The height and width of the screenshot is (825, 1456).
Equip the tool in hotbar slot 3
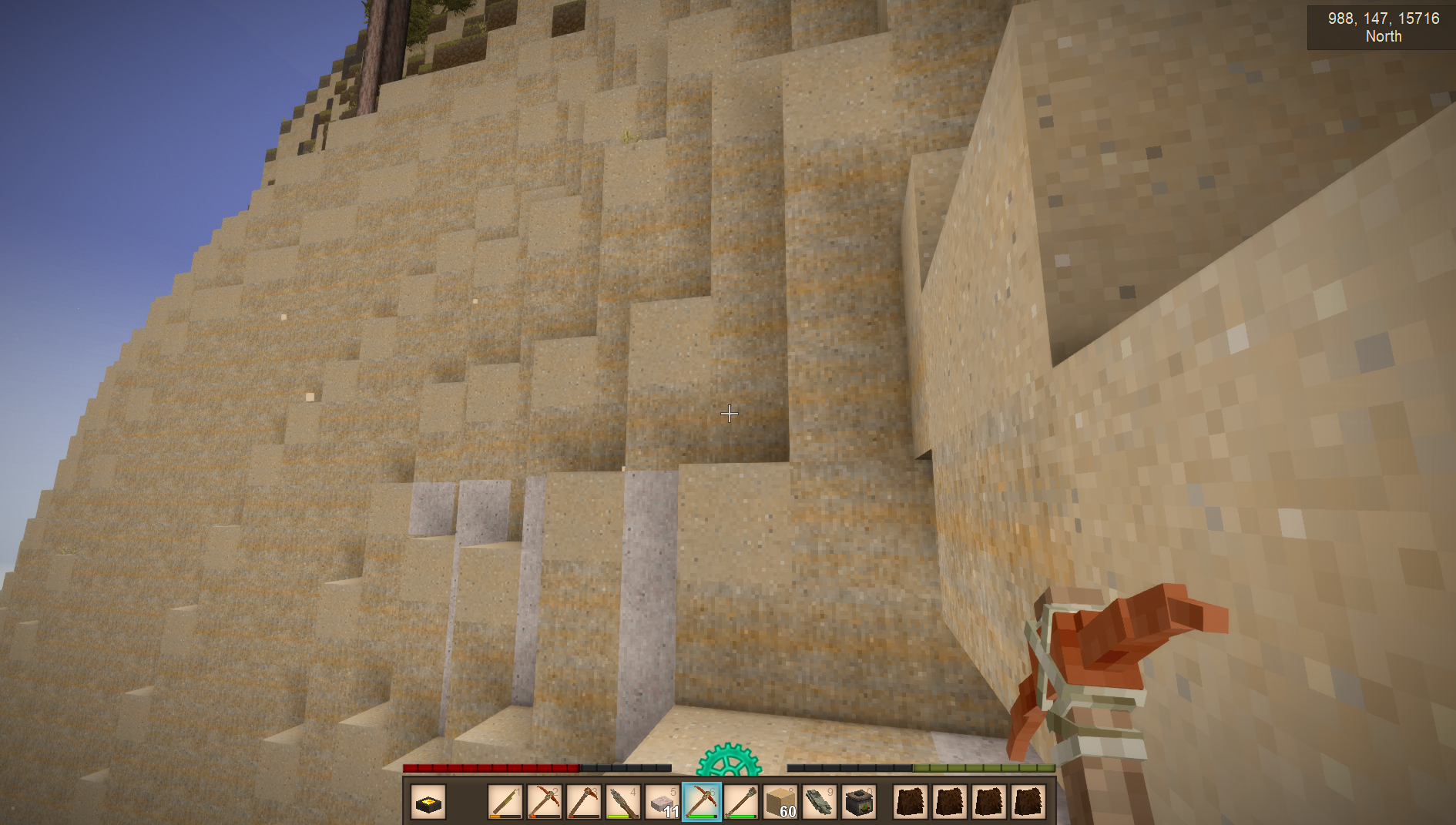click(x=584, y=803)
